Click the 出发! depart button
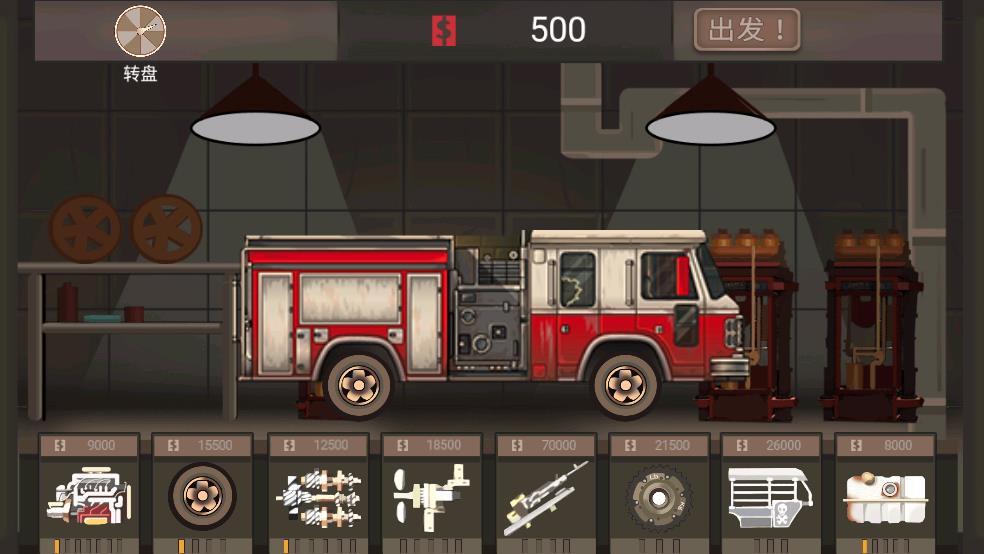 (747, 31)
